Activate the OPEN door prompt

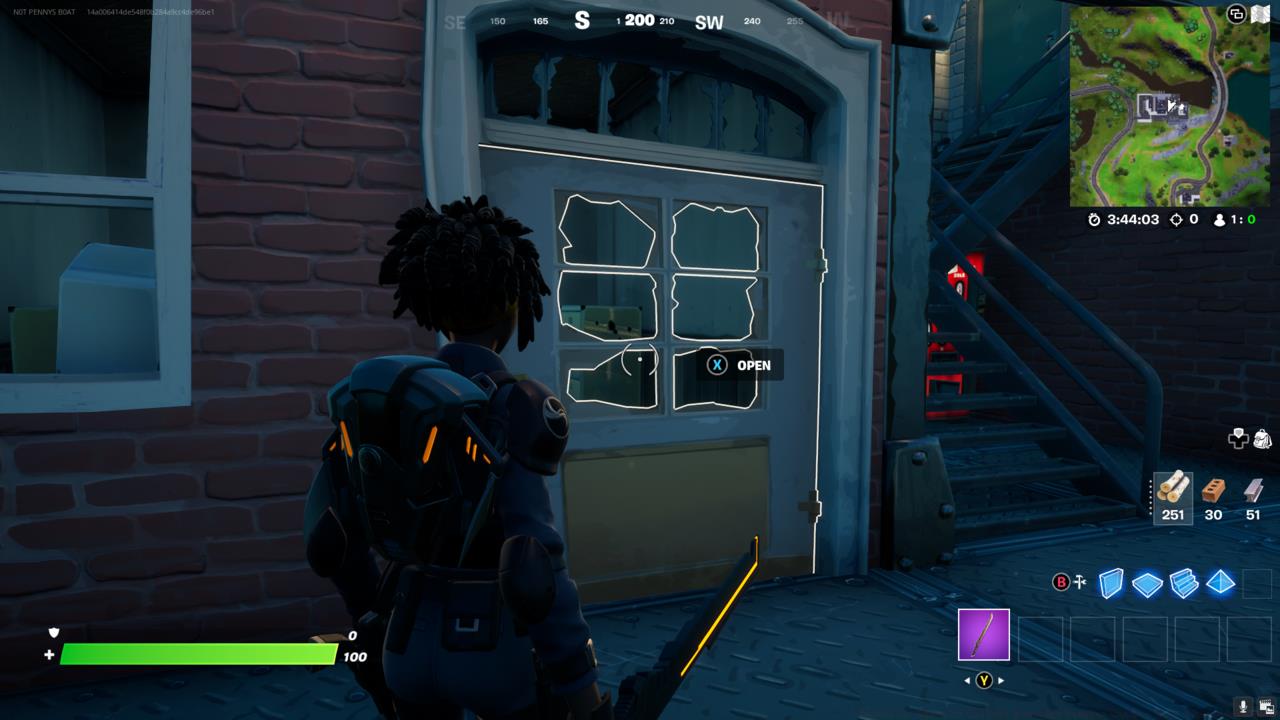pos(738,365)
